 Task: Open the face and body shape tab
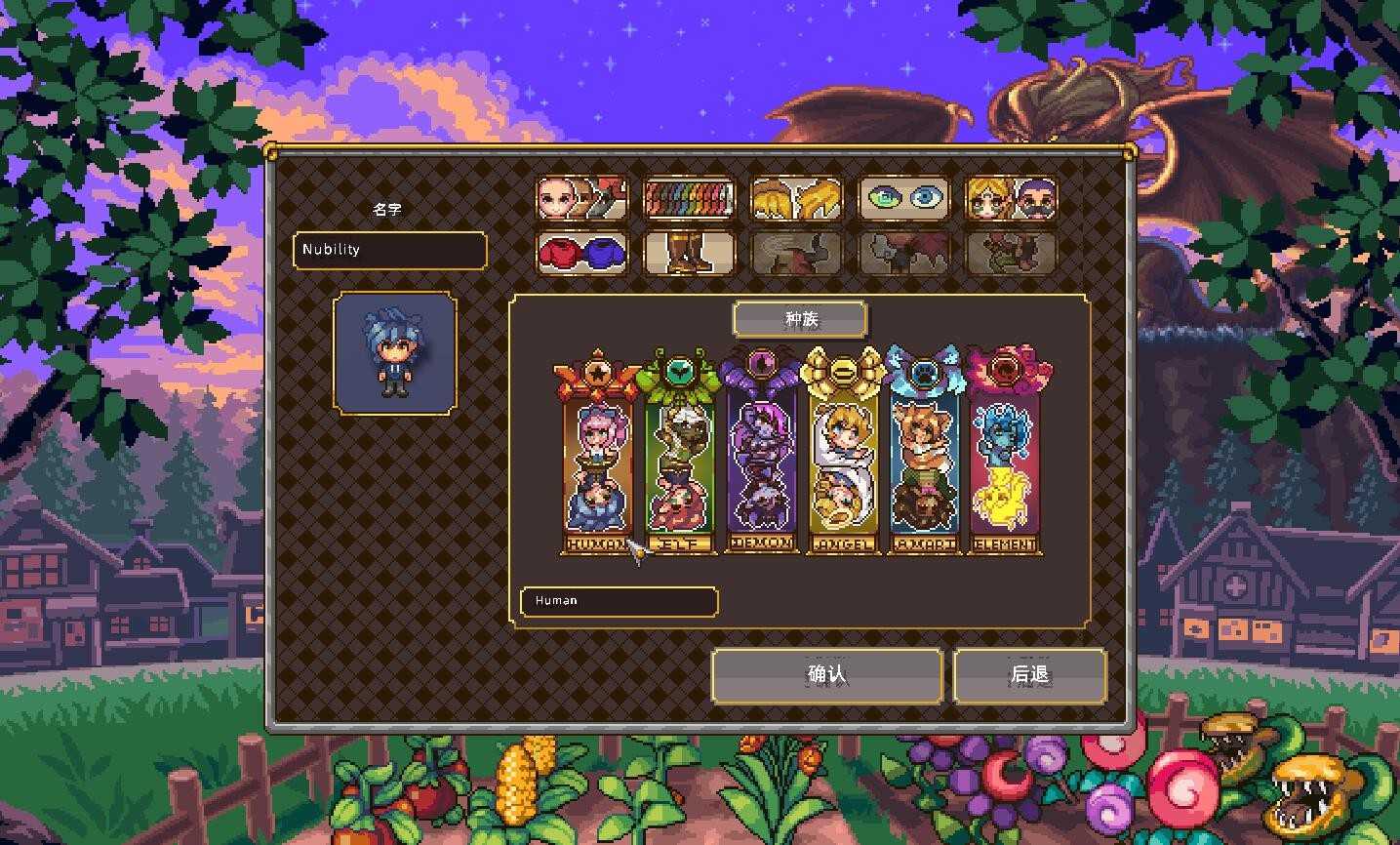(x=581, y=198)
